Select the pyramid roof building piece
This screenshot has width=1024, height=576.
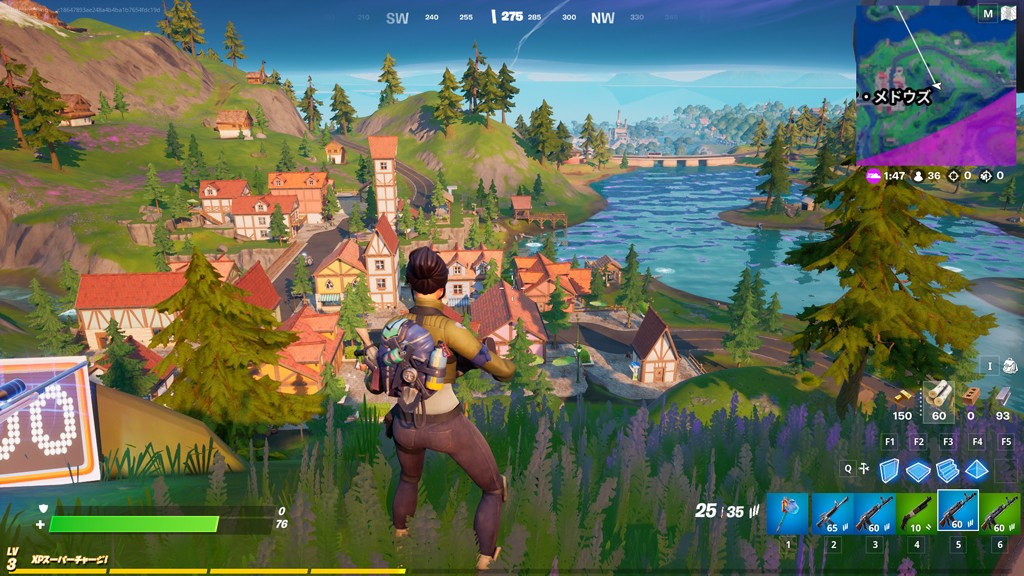(x=977, y=470)
